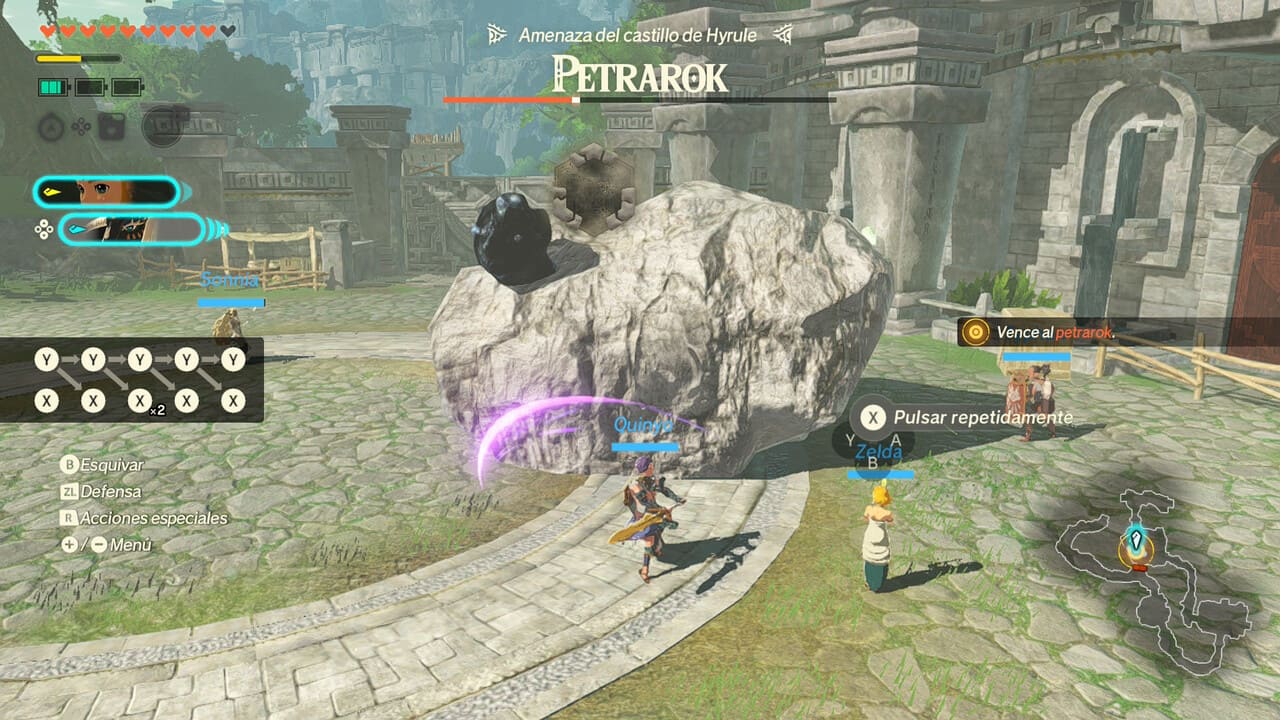Click the dimmed compass-shaped ability icon

pyautogui.click(x=52, y=127)
